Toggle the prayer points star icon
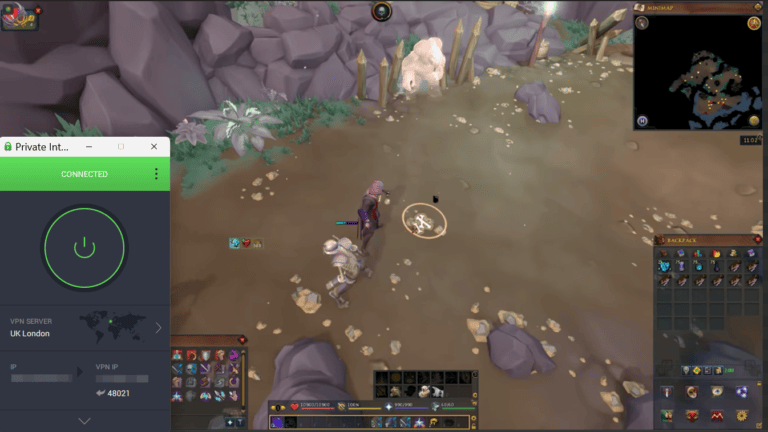 click(x=389, y=407)
